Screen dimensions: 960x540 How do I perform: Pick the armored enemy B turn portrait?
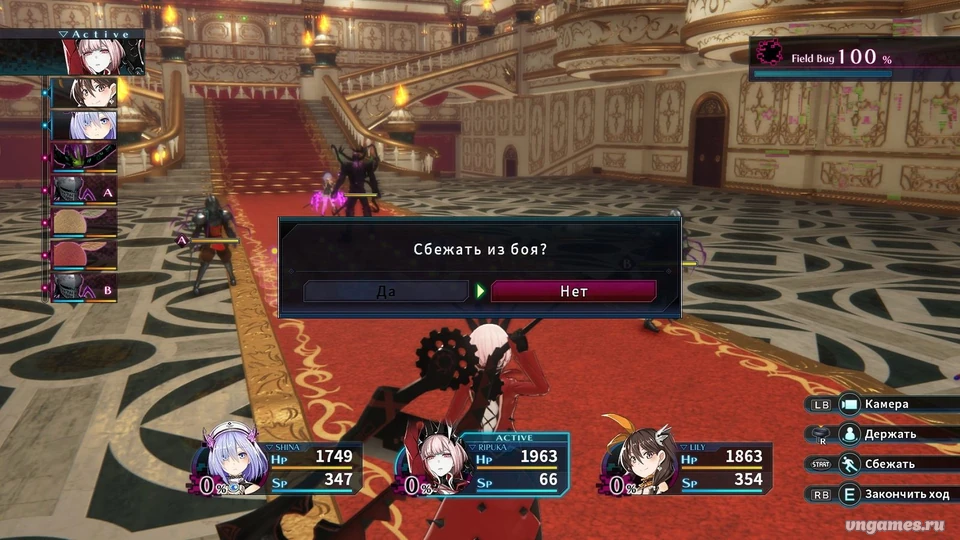coord(84,285)
